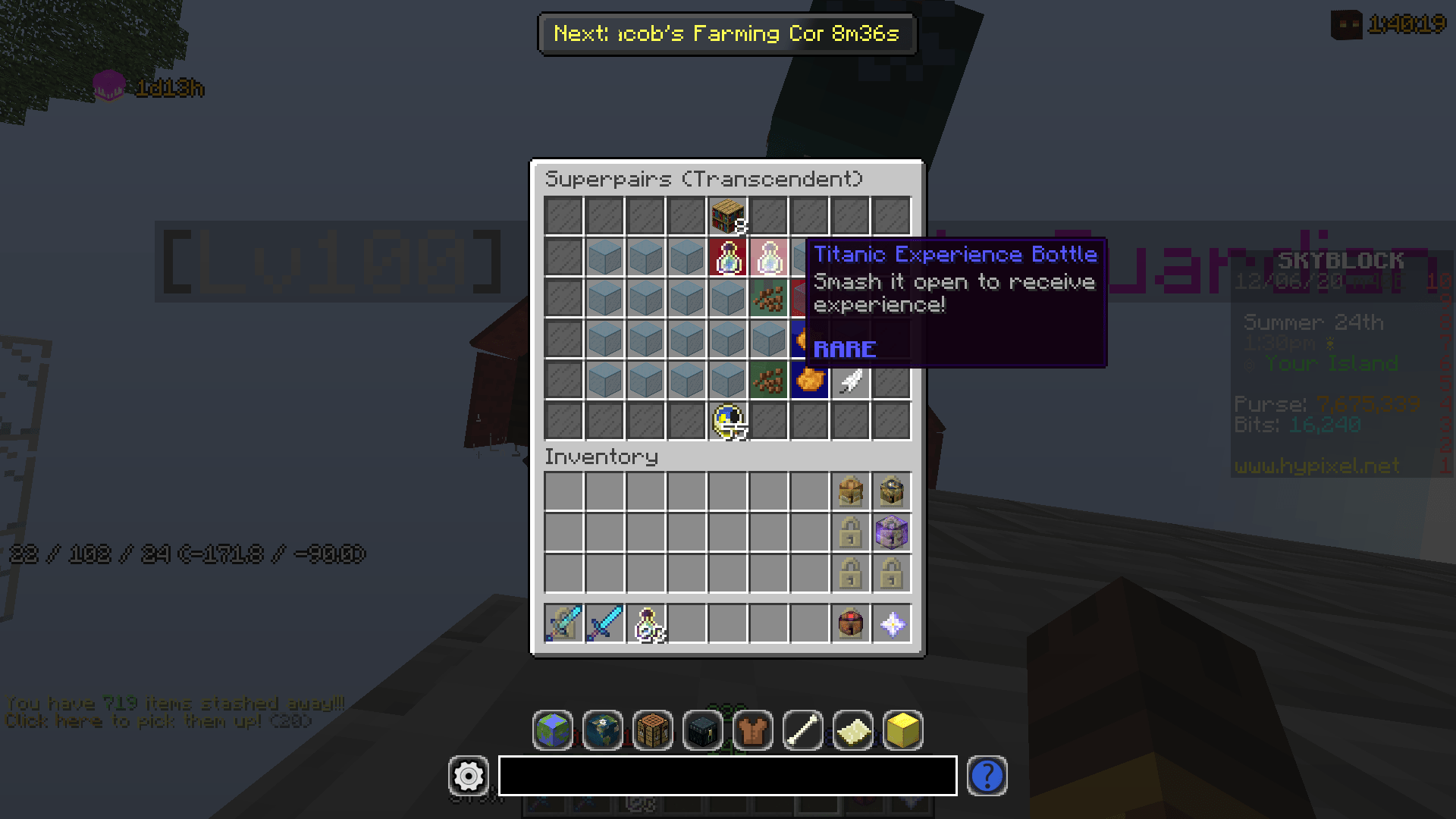
Task: Select the splash potion in the hotbar
Action: point(645,623)
